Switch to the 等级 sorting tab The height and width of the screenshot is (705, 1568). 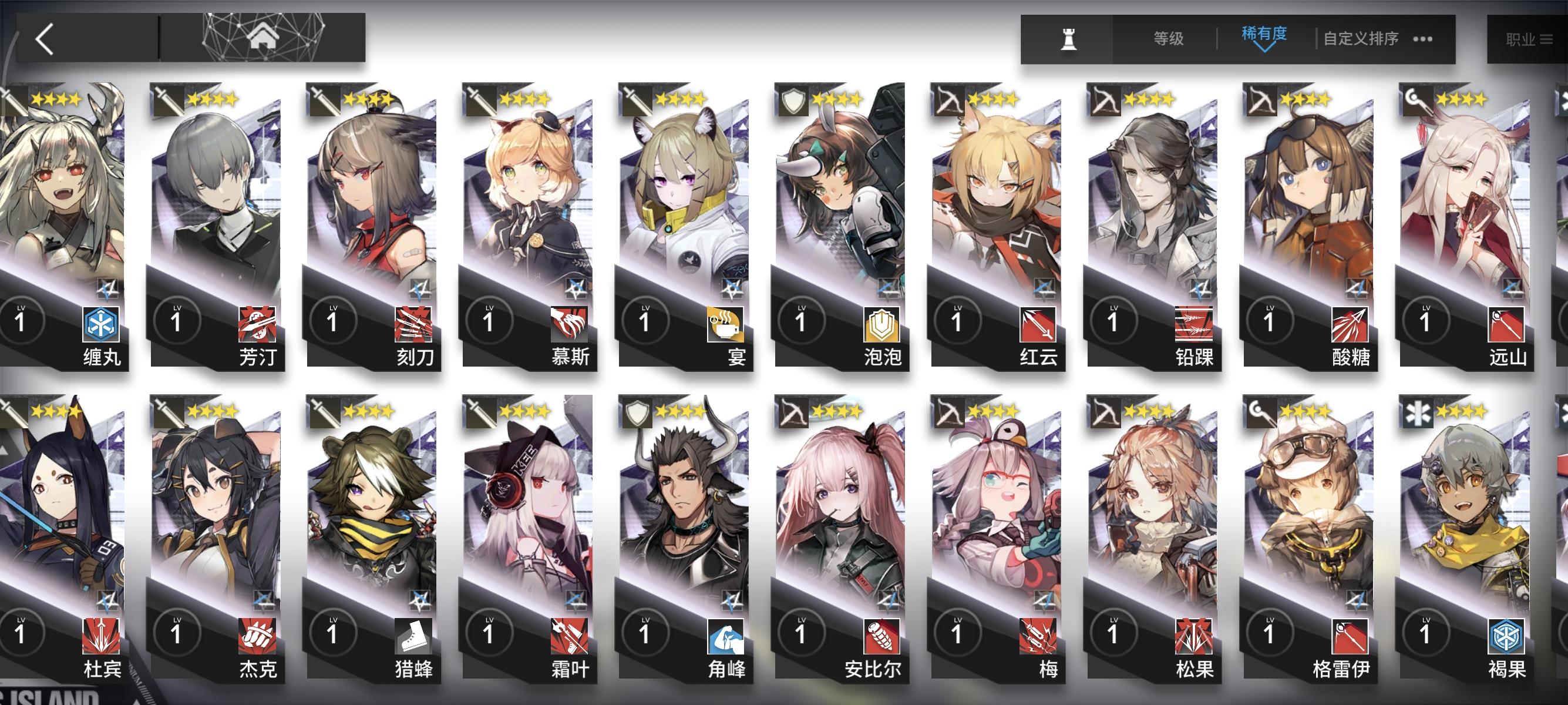point(1169,36)
